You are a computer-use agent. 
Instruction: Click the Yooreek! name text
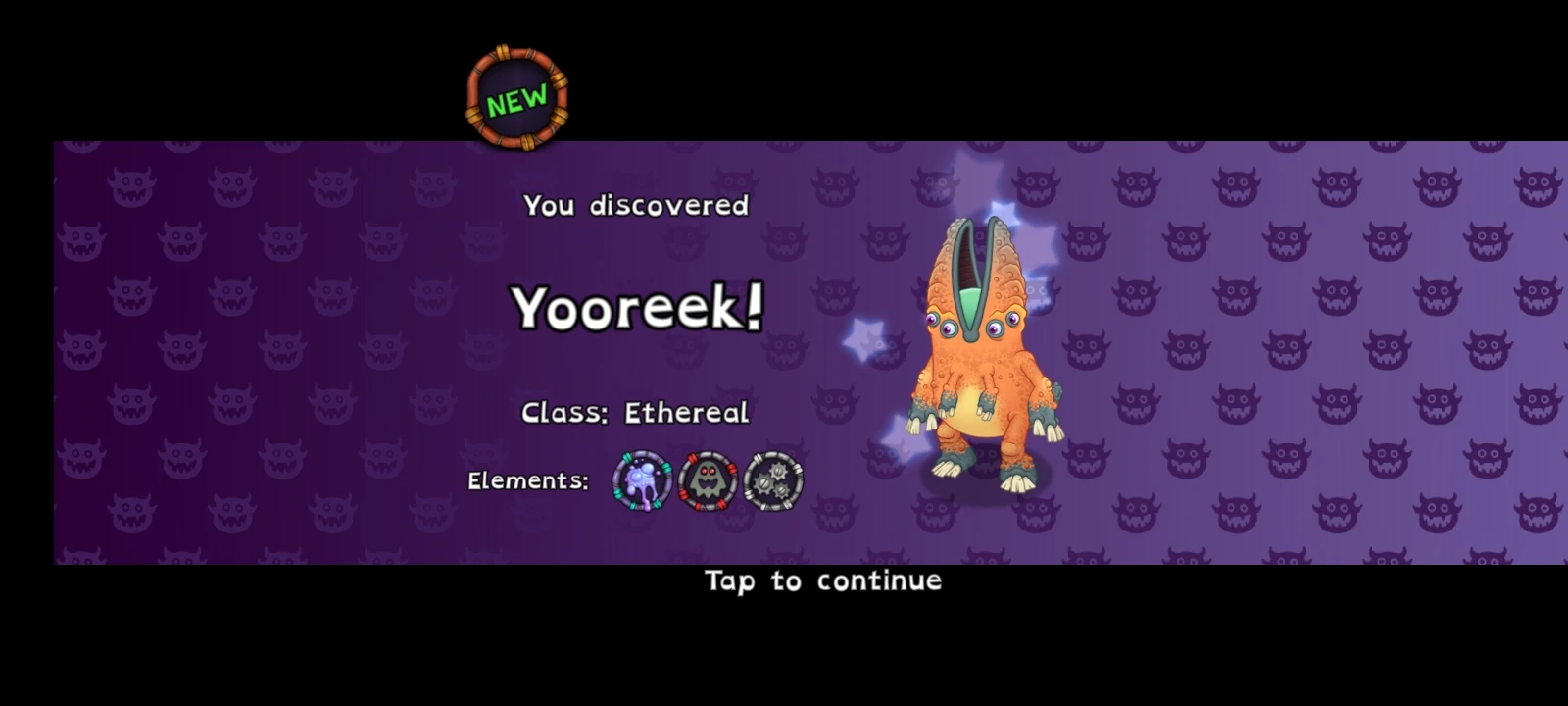(637, 307)
